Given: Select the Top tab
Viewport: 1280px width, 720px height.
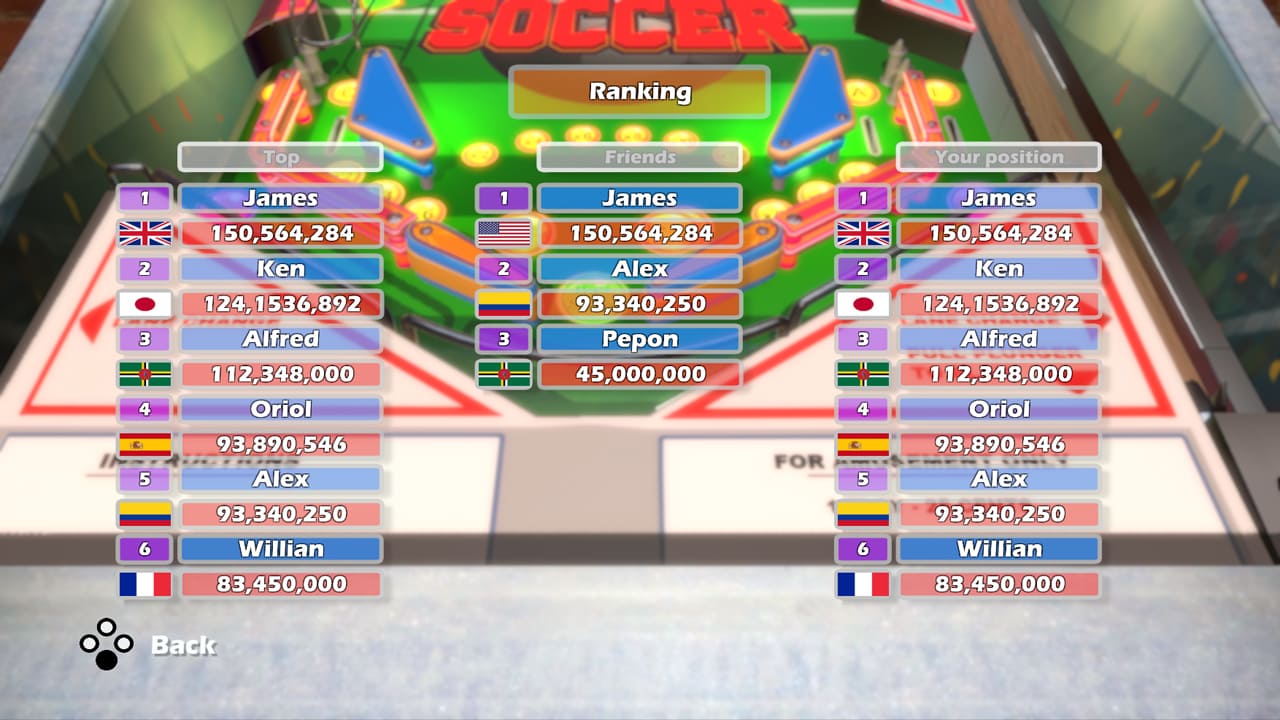Looking at the screenshot, I should coord(281,157).
